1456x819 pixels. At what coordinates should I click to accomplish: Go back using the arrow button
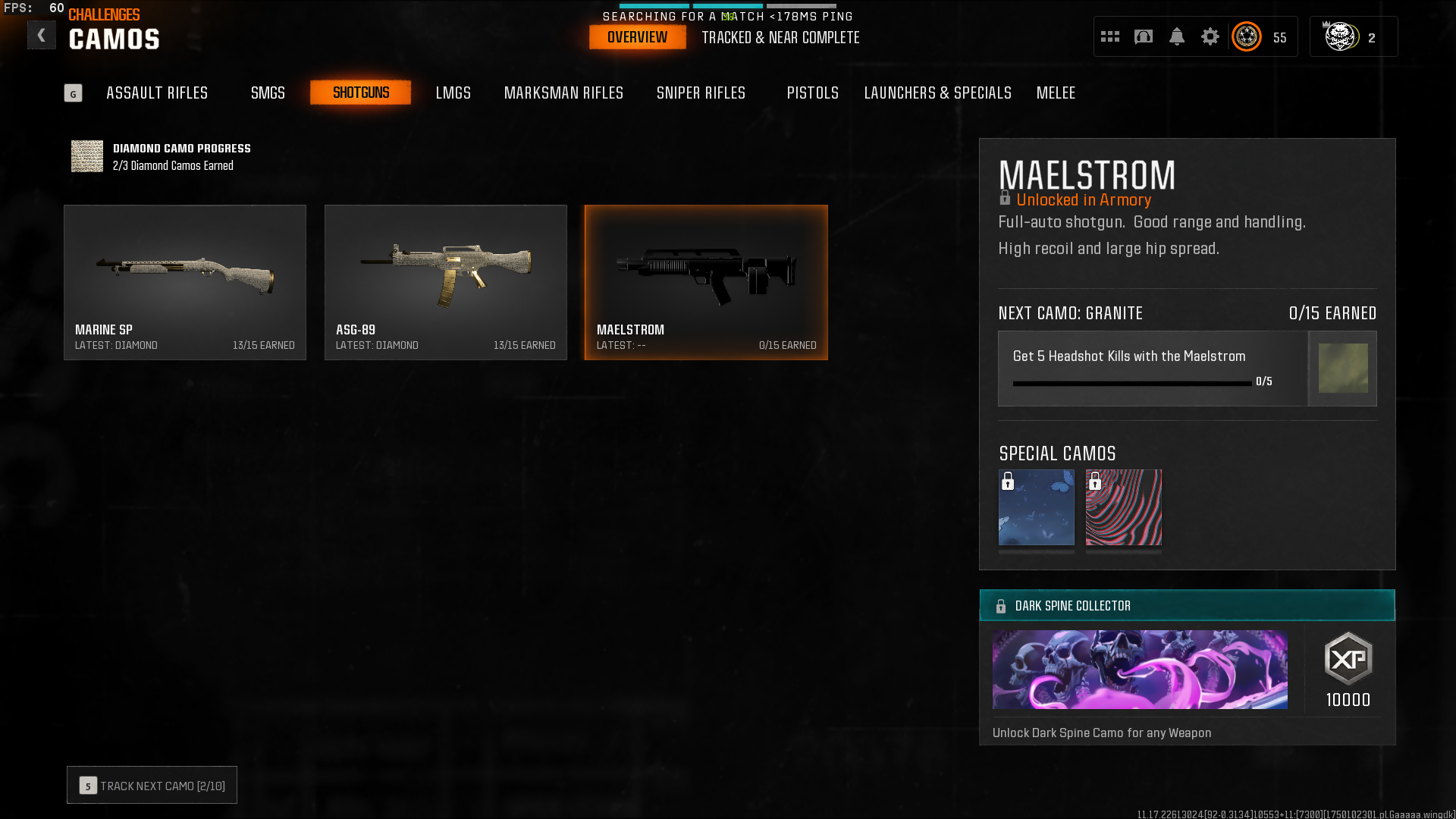(x=42, y=36)
